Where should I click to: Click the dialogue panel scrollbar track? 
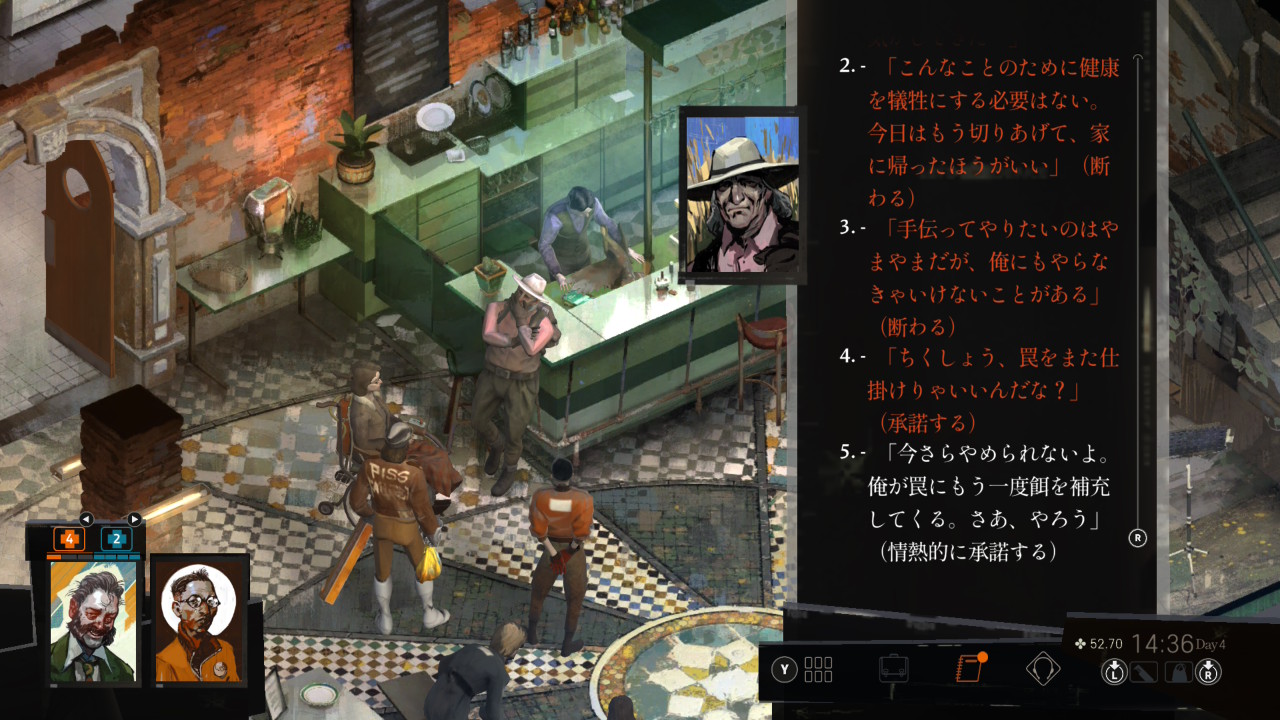tap(1137, 300)
